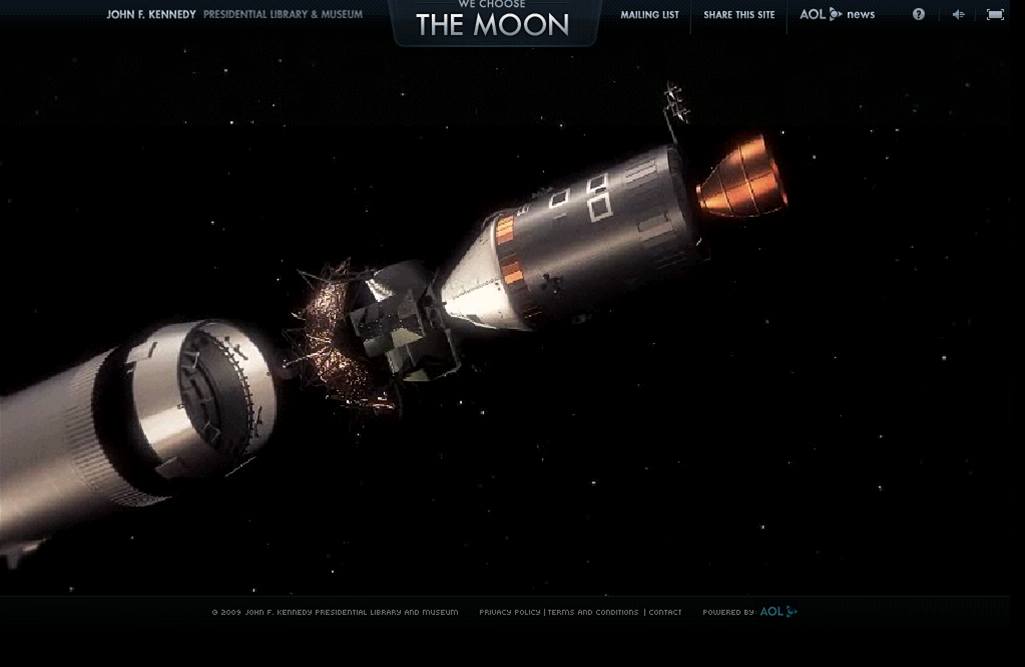Screen dimensions: 1025x667
Task: Select the Contact footer link
Action: point(665,612)
